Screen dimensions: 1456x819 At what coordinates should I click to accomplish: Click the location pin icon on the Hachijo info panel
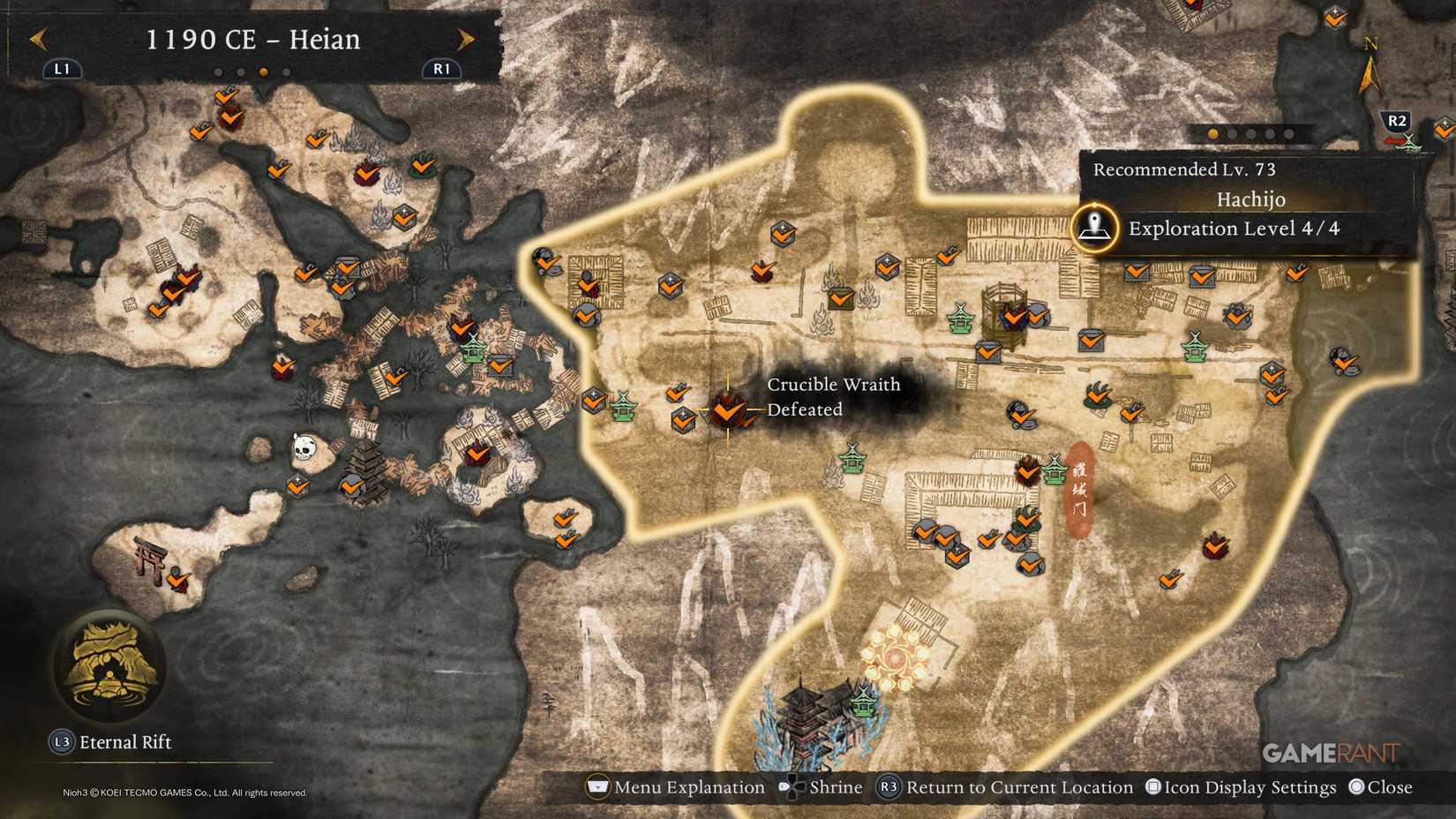coord(1096,228)
